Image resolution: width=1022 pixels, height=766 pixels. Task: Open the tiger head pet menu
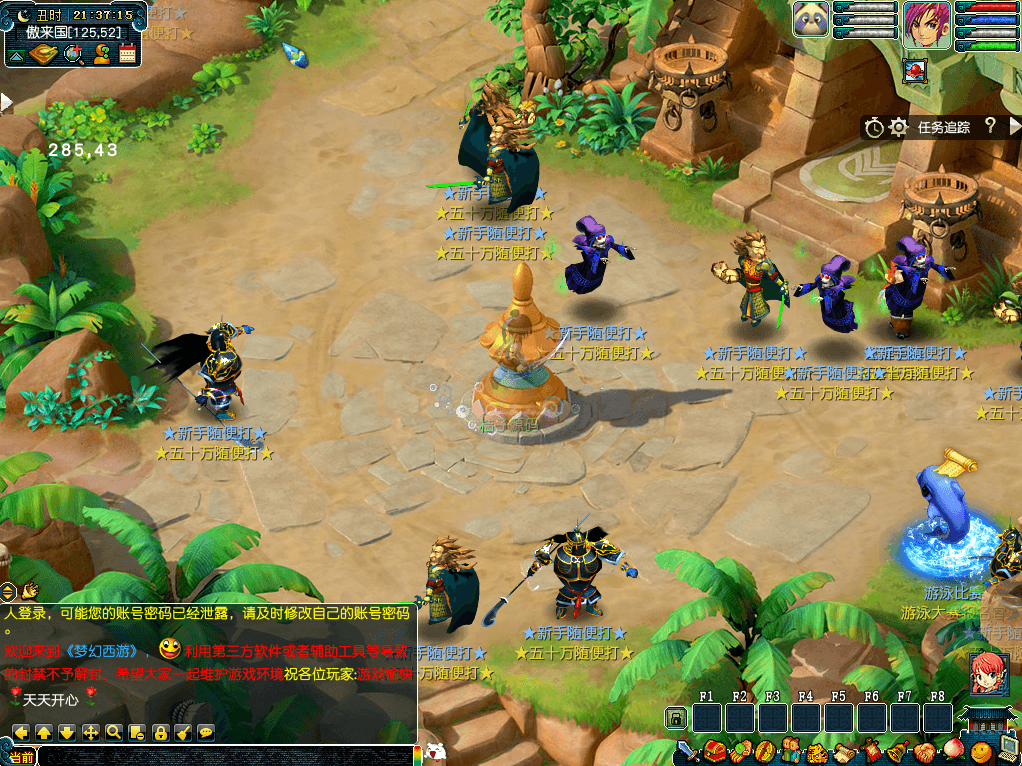[818, 751]
